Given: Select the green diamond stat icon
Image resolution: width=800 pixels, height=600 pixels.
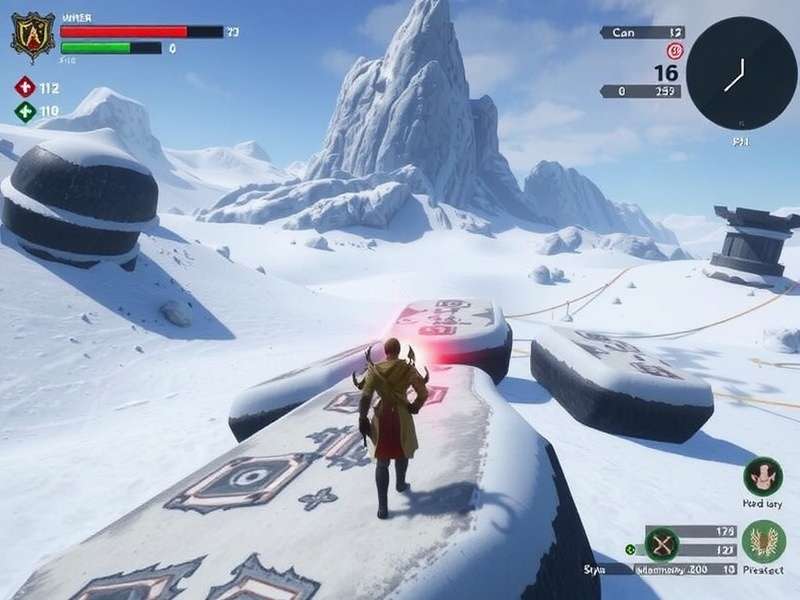Looking at the screenshot, I should pos(25,111).
